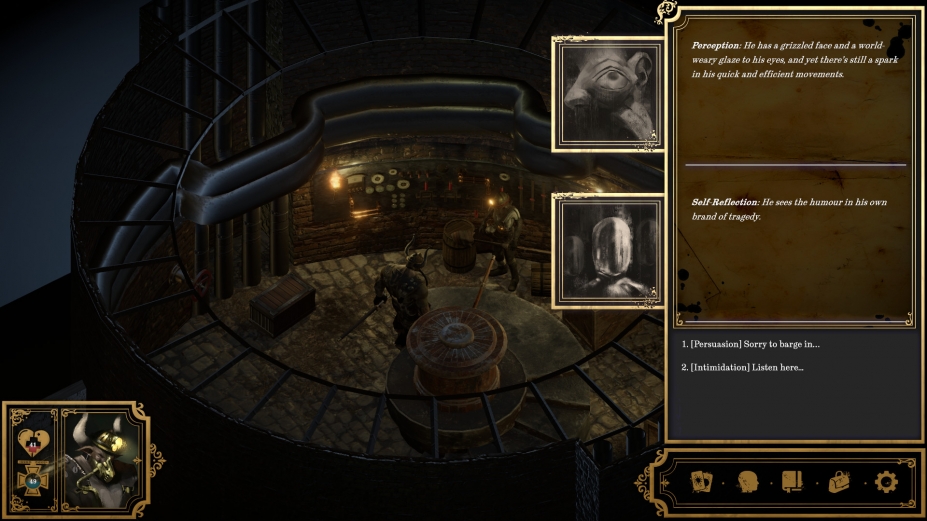Open settings with the gear icon
The height and width of the screenshot is (521, 927).
point(885,482)
